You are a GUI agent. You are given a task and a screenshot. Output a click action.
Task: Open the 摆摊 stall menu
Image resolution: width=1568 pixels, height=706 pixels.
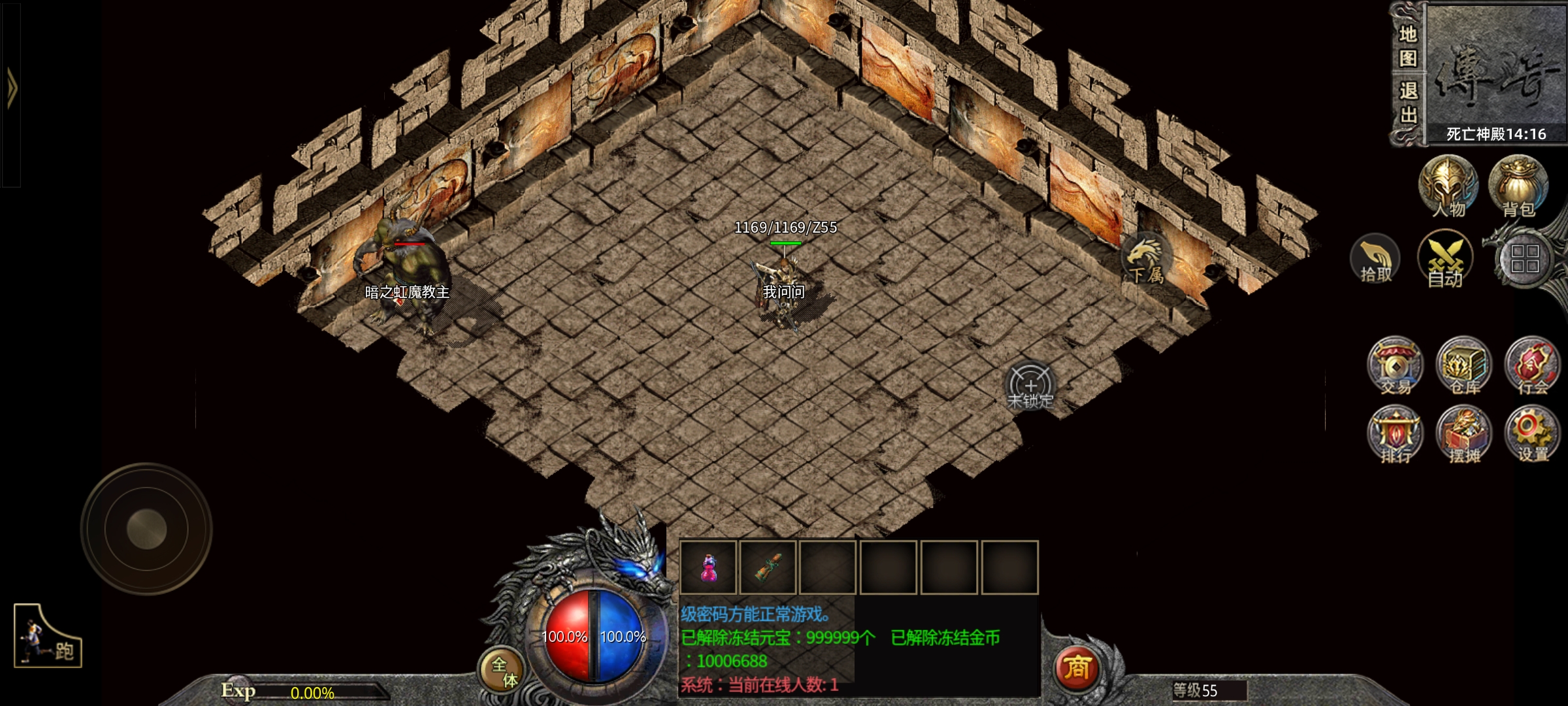tap(1464, 435)
